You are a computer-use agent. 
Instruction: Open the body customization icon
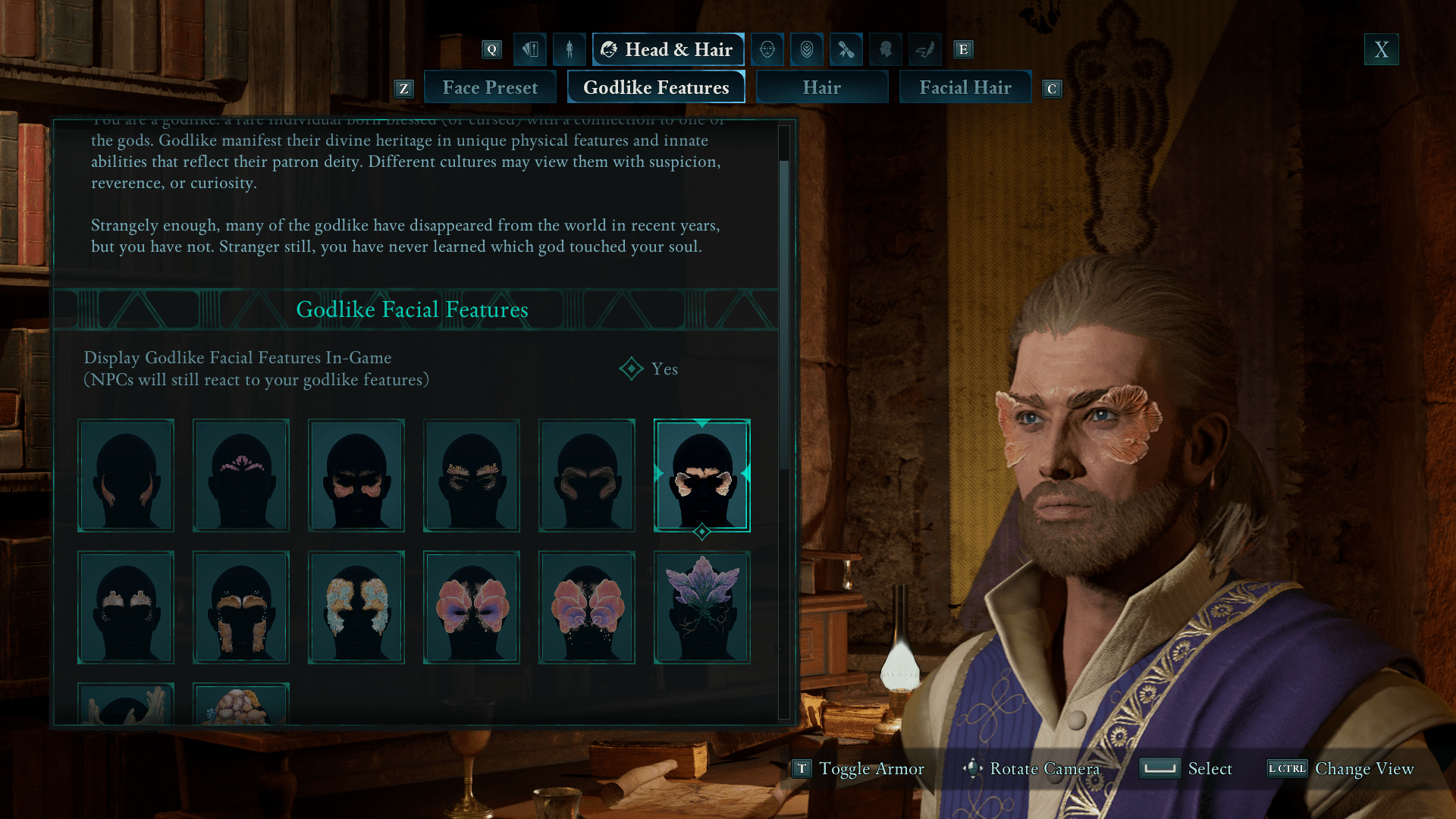(x=569, y=49)
